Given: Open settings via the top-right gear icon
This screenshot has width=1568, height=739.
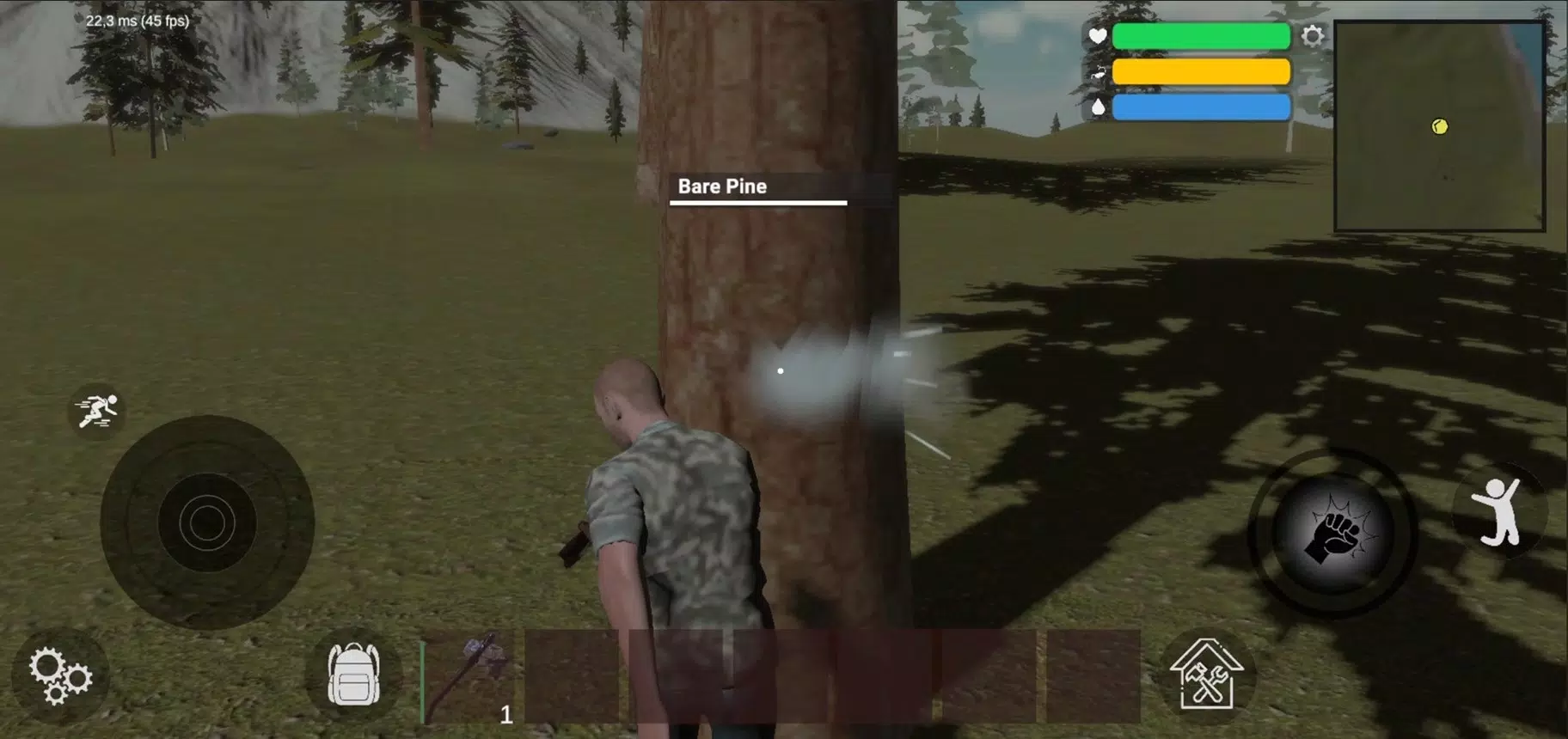Looking at the screenshot, I should (1313, 36).
